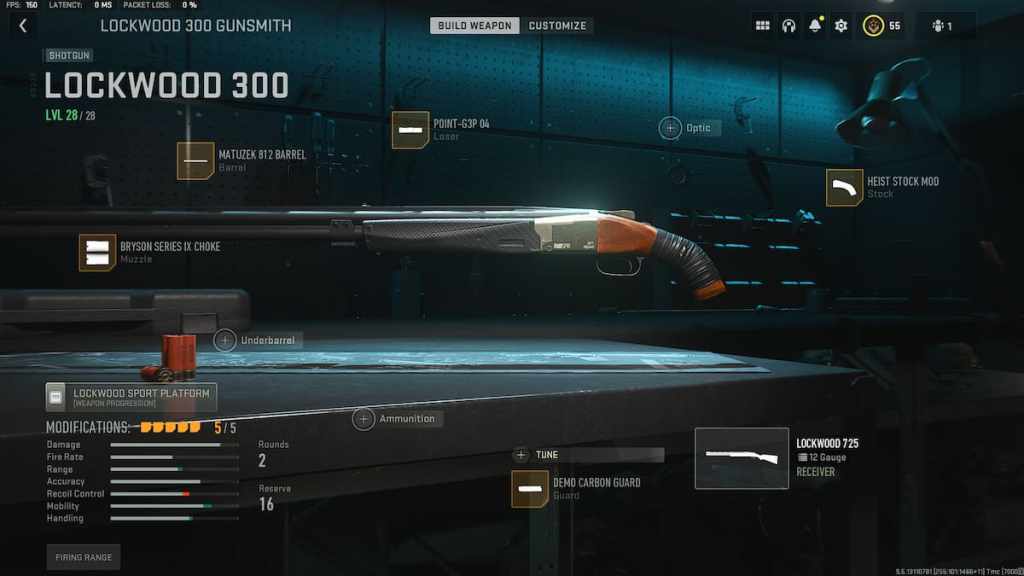Add an Underbarrel attachment

226,340
